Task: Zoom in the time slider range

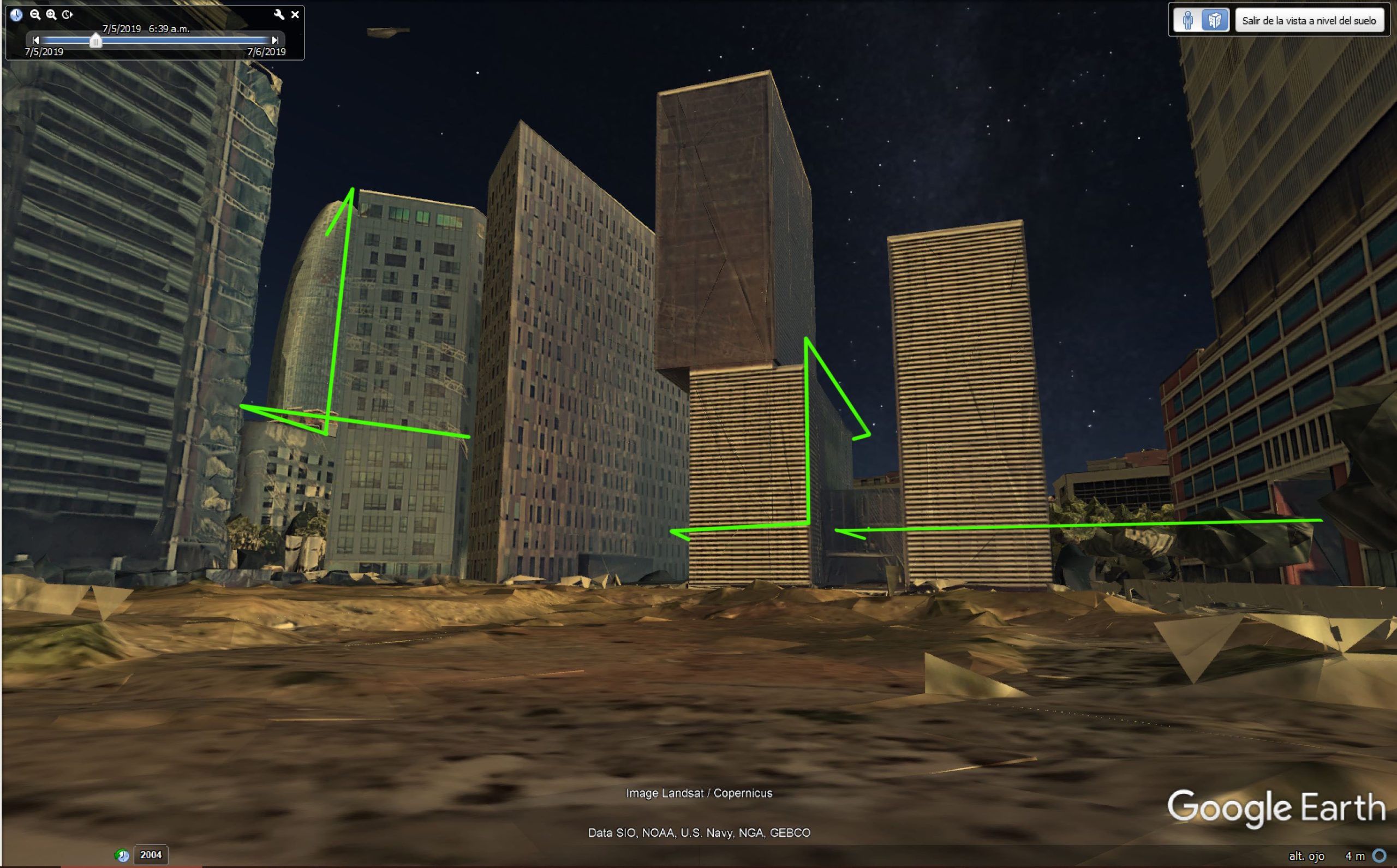Action: point(51,15)
